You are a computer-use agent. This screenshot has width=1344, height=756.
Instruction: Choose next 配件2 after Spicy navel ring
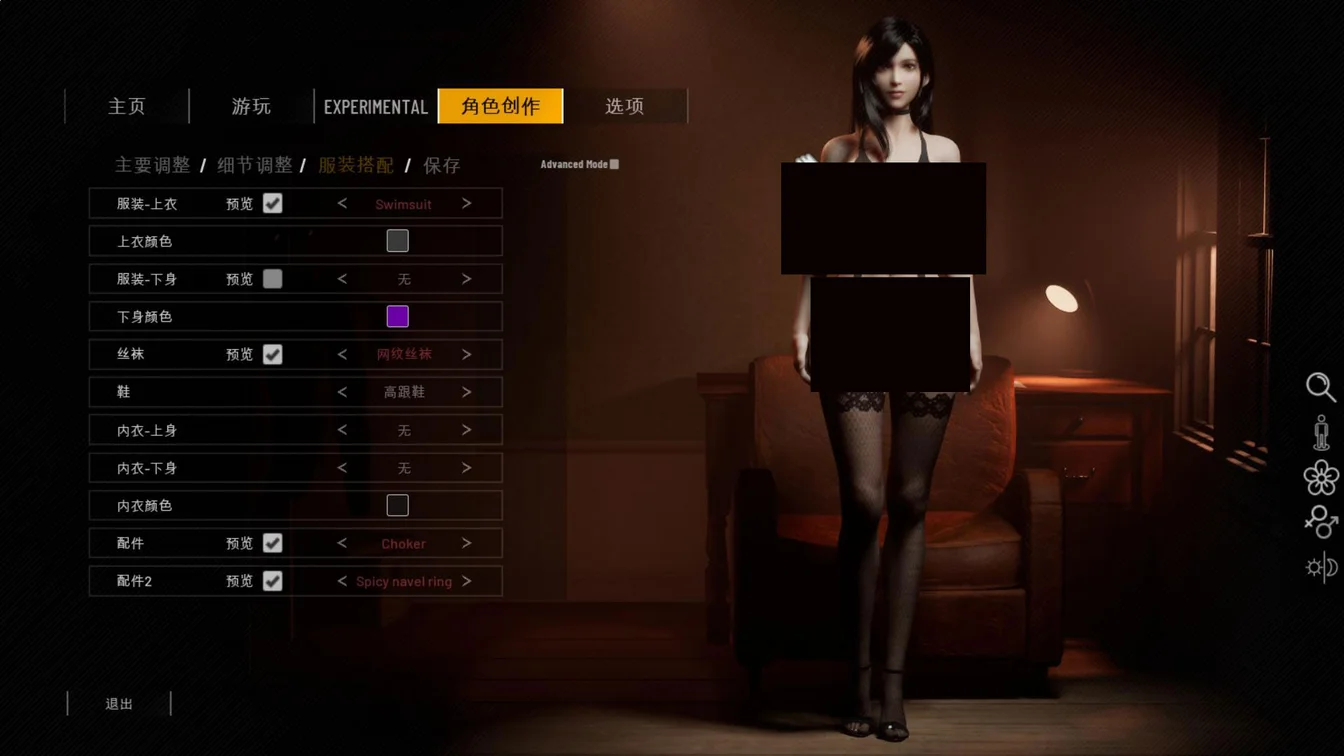click(x=466, y=581)
